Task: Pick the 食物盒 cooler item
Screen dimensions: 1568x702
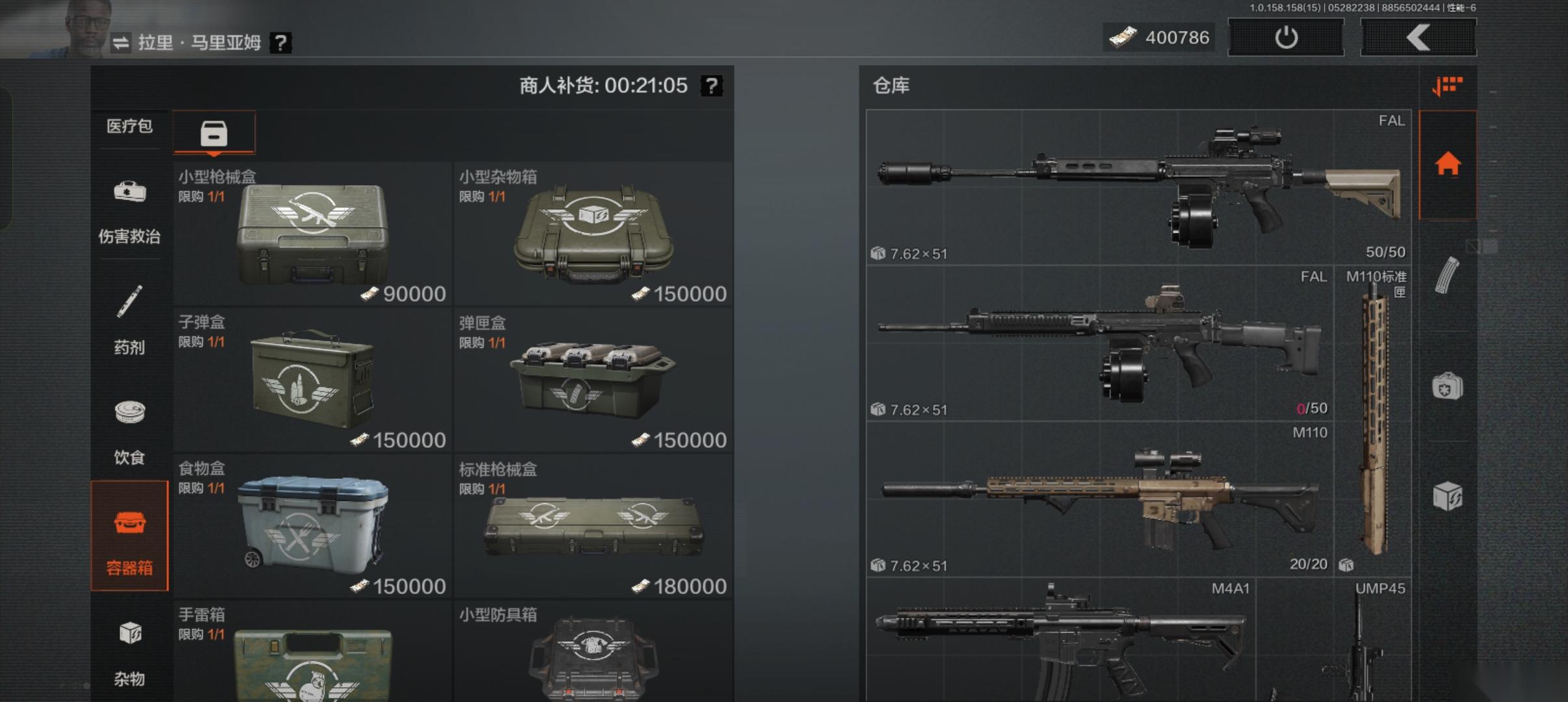Action: pyautogui.click(x=313, y=526)
